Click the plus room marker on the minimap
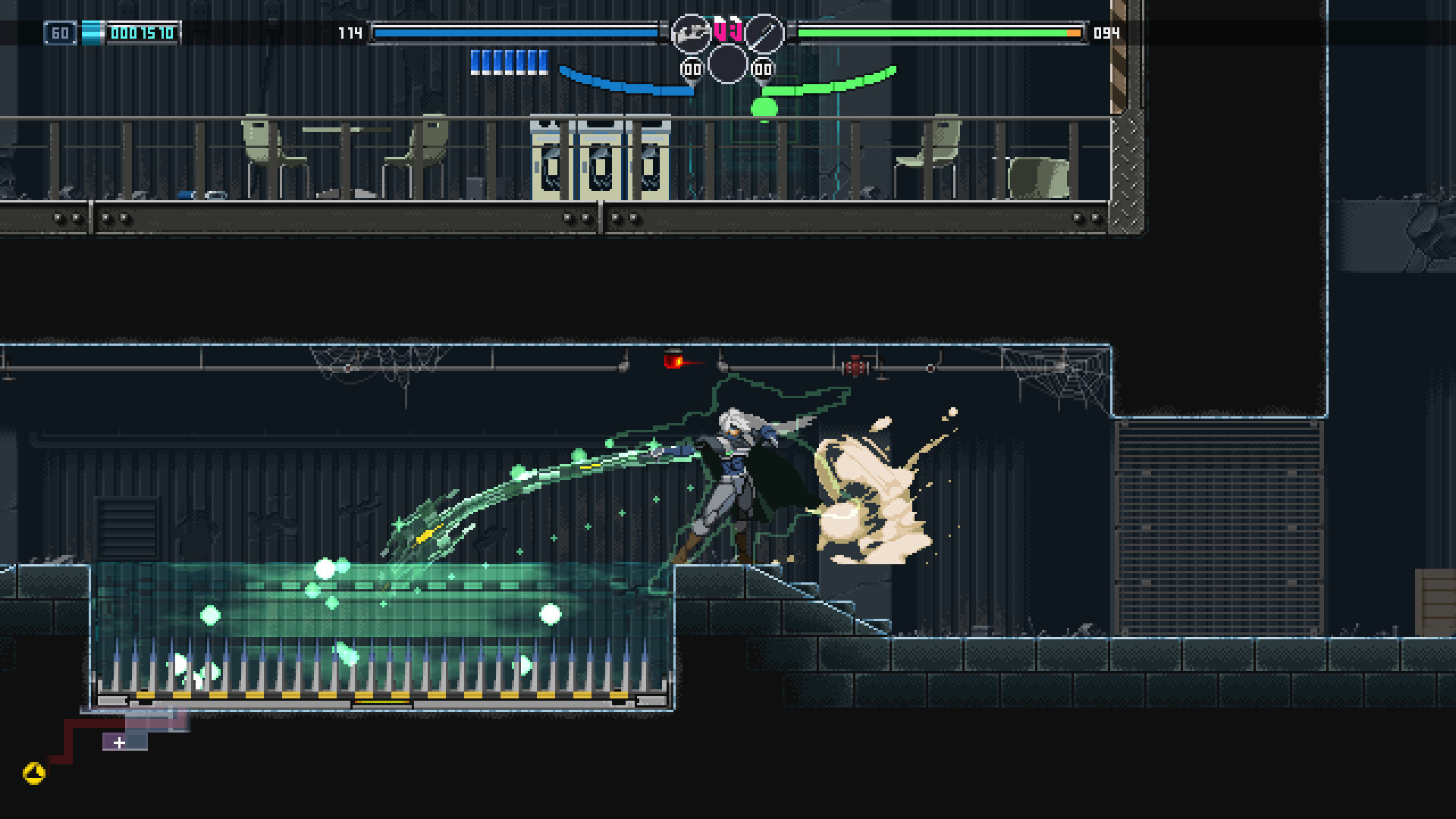 point(118,742)
